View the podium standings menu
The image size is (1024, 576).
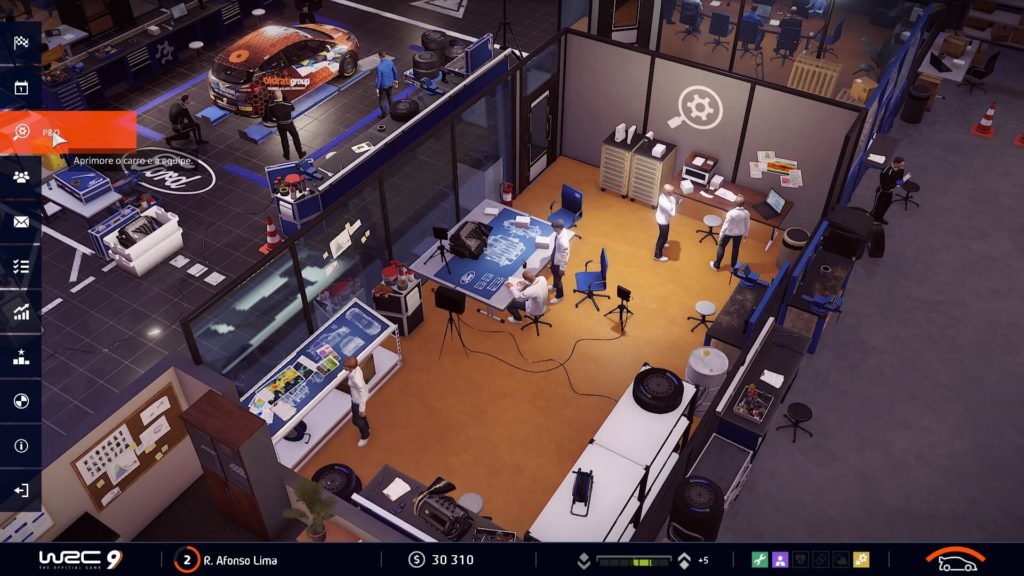click(x=21, y=357)
